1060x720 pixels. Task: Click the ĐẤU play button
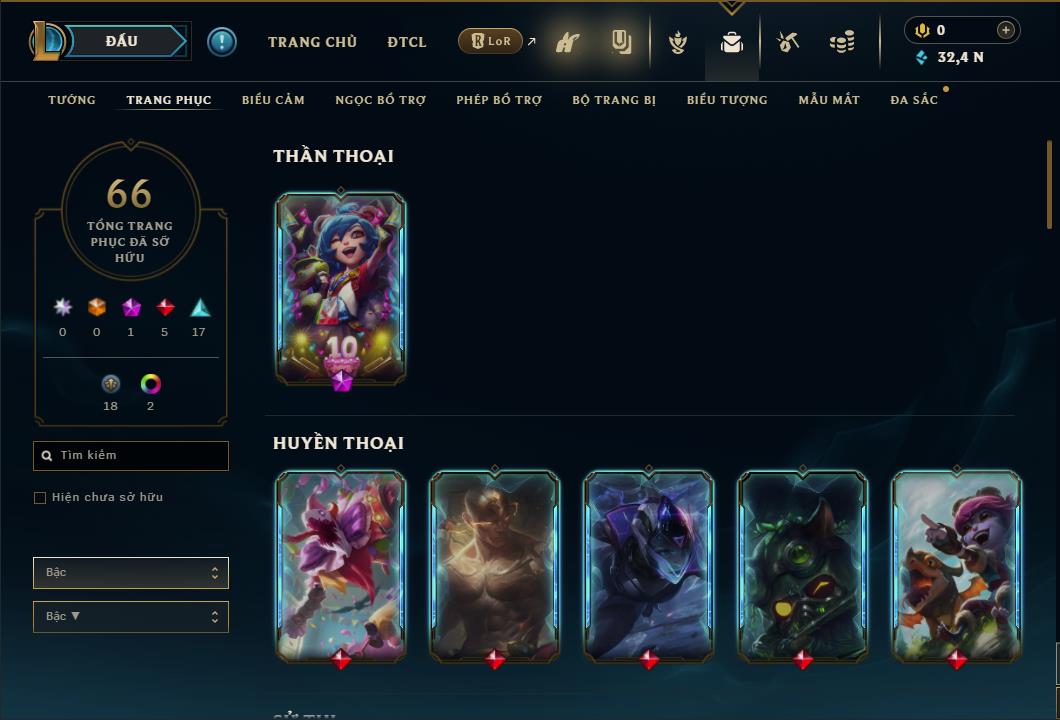pos(122,41)
